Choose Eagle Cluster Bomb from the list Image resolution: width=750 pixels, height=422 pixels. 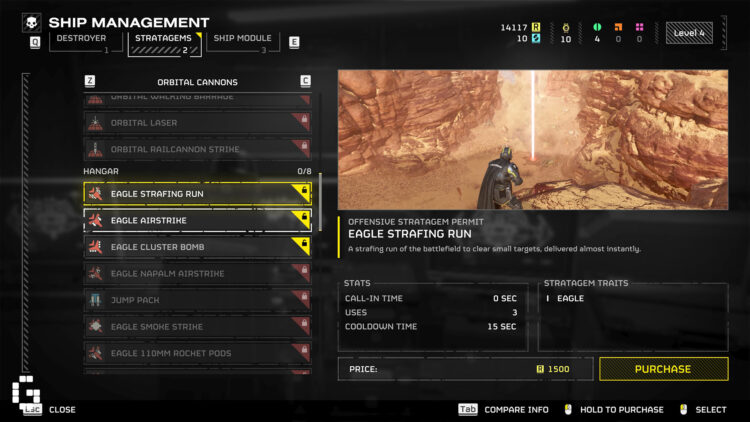(x=197, y=246)
